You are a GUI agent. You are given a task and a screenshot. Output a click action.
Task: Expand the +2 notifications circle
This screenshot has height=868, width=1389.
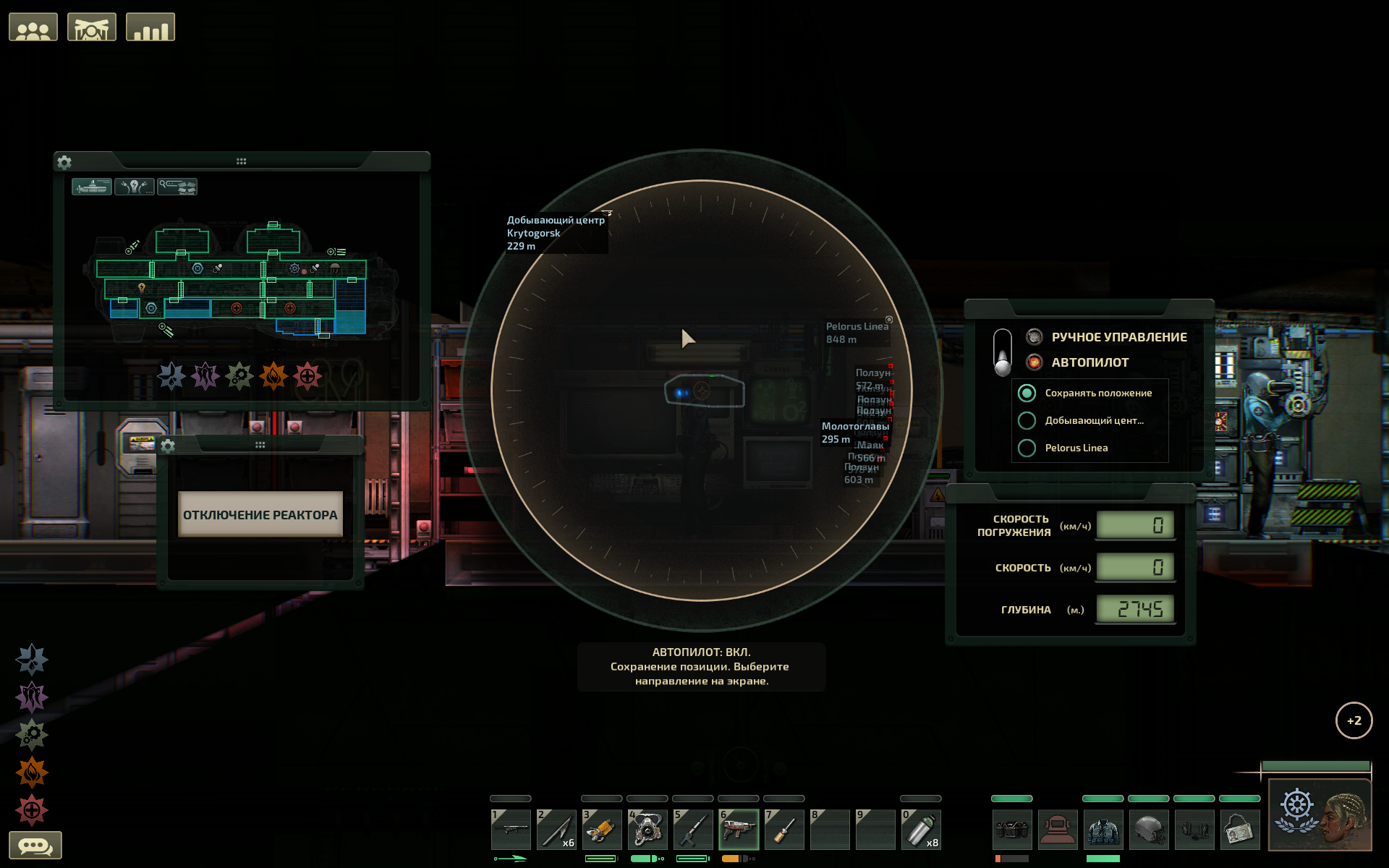(x=1354, y=720)
